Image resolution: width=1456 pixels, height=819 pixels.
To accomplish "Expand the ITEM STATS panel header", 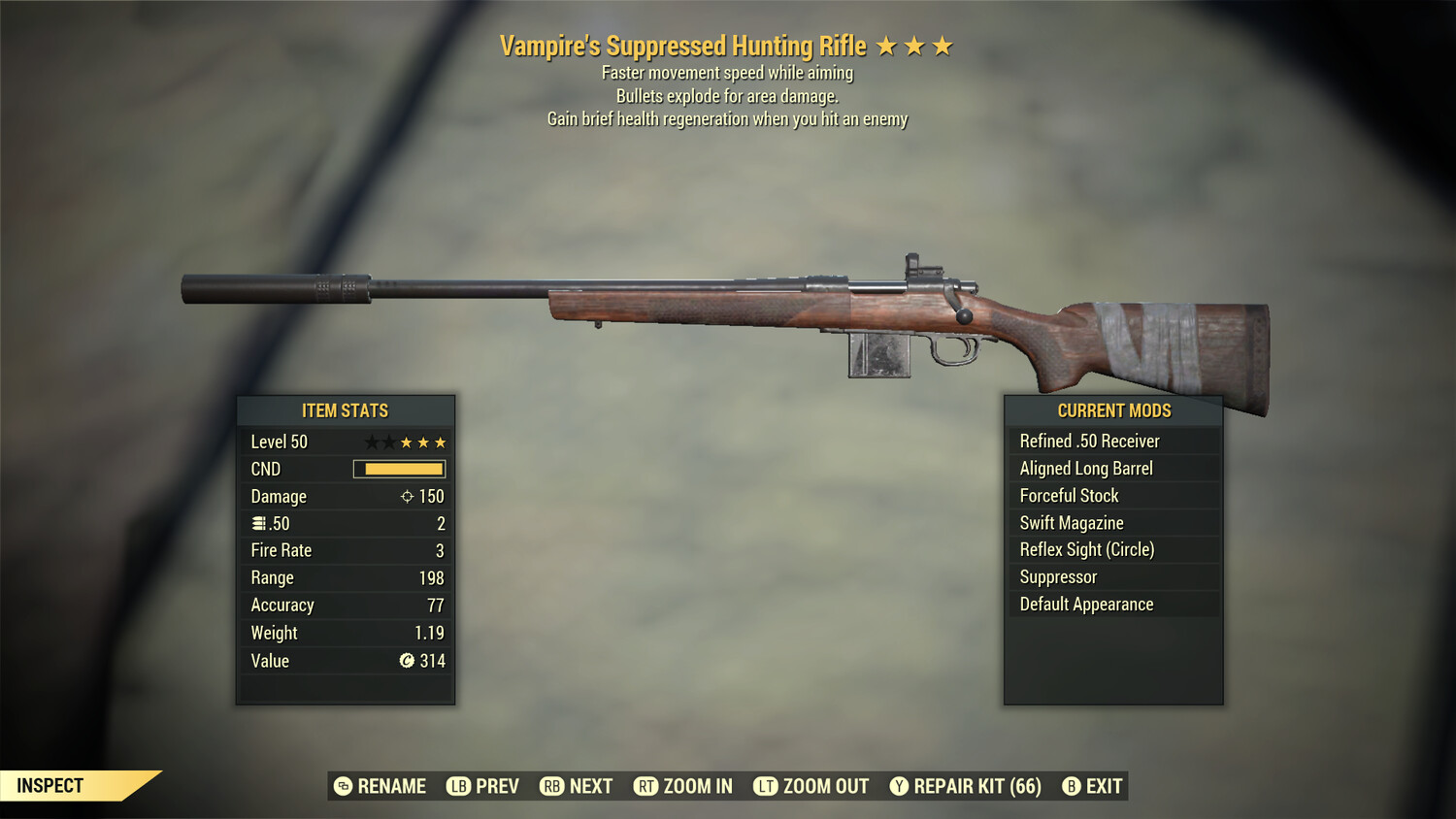I will coord(346,410).
